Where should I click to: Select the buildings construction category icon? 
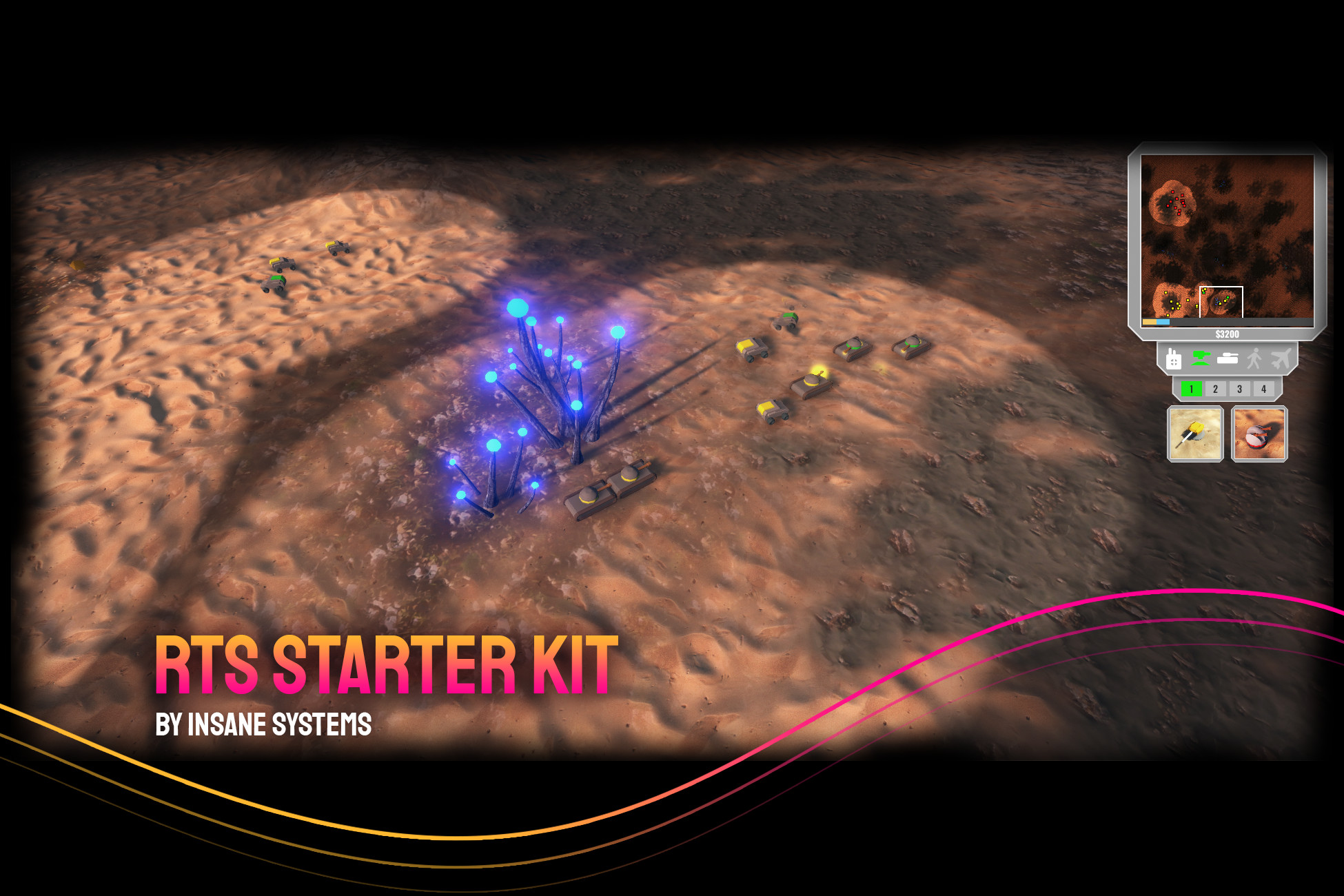point(1174,358)
